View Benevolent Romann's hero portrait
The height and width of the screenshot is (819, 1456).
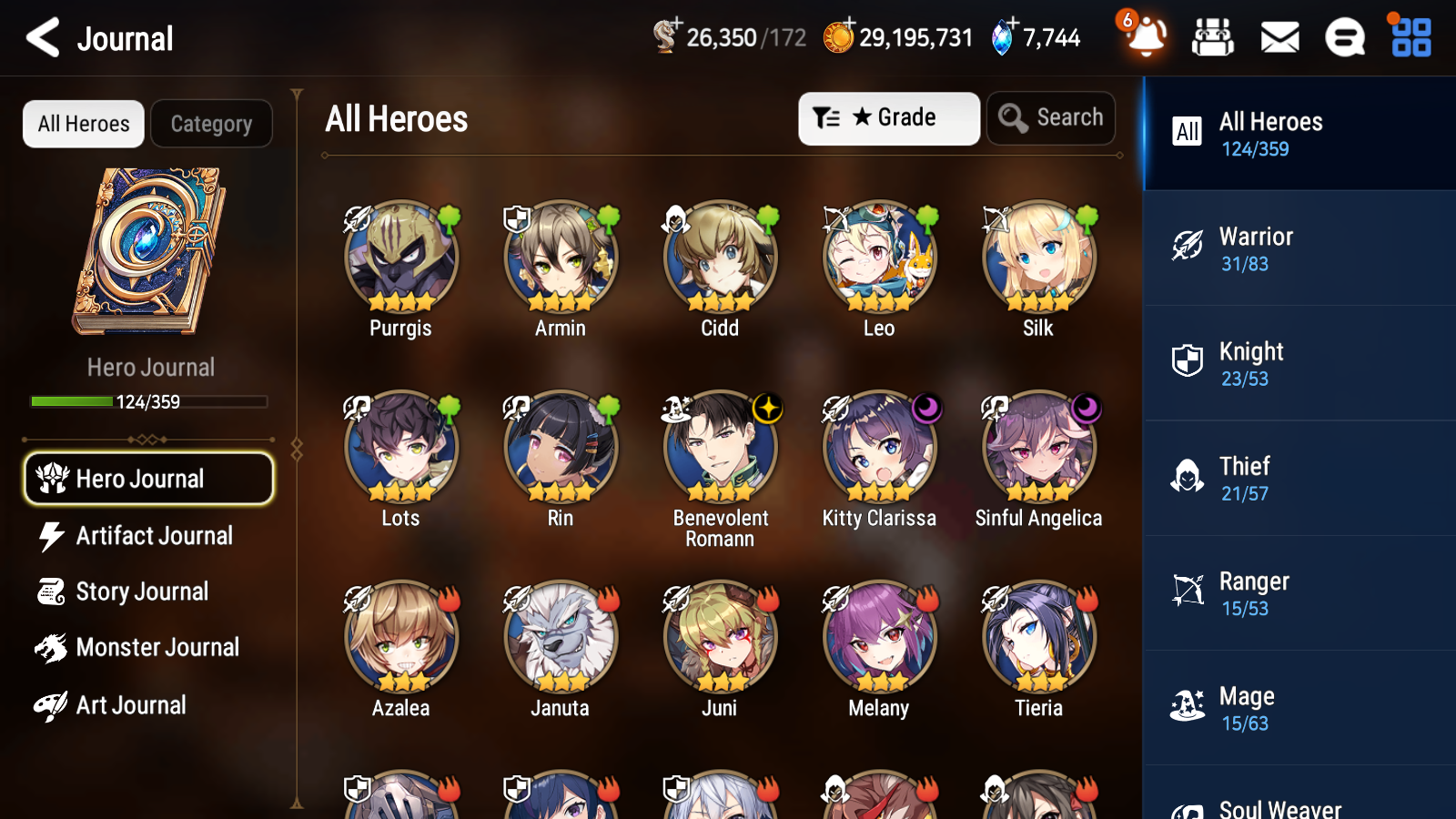pos(720,447)
